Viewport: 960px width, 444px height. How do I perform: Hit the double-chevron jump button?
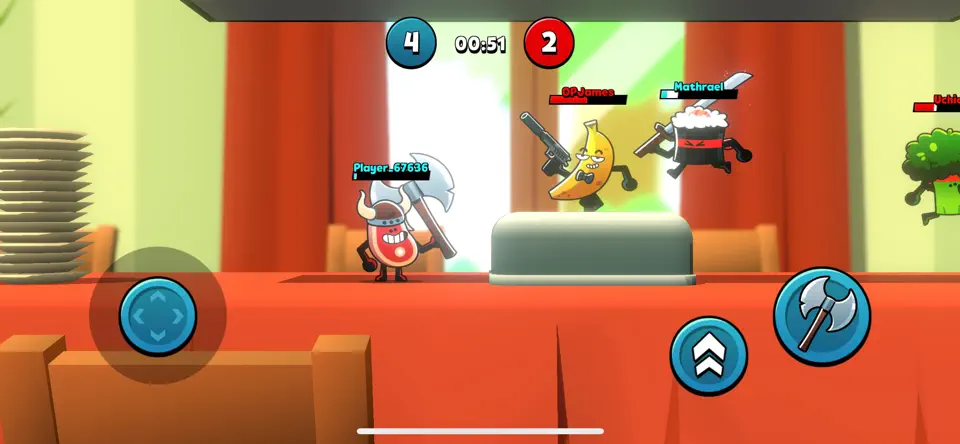pos(708,355)
